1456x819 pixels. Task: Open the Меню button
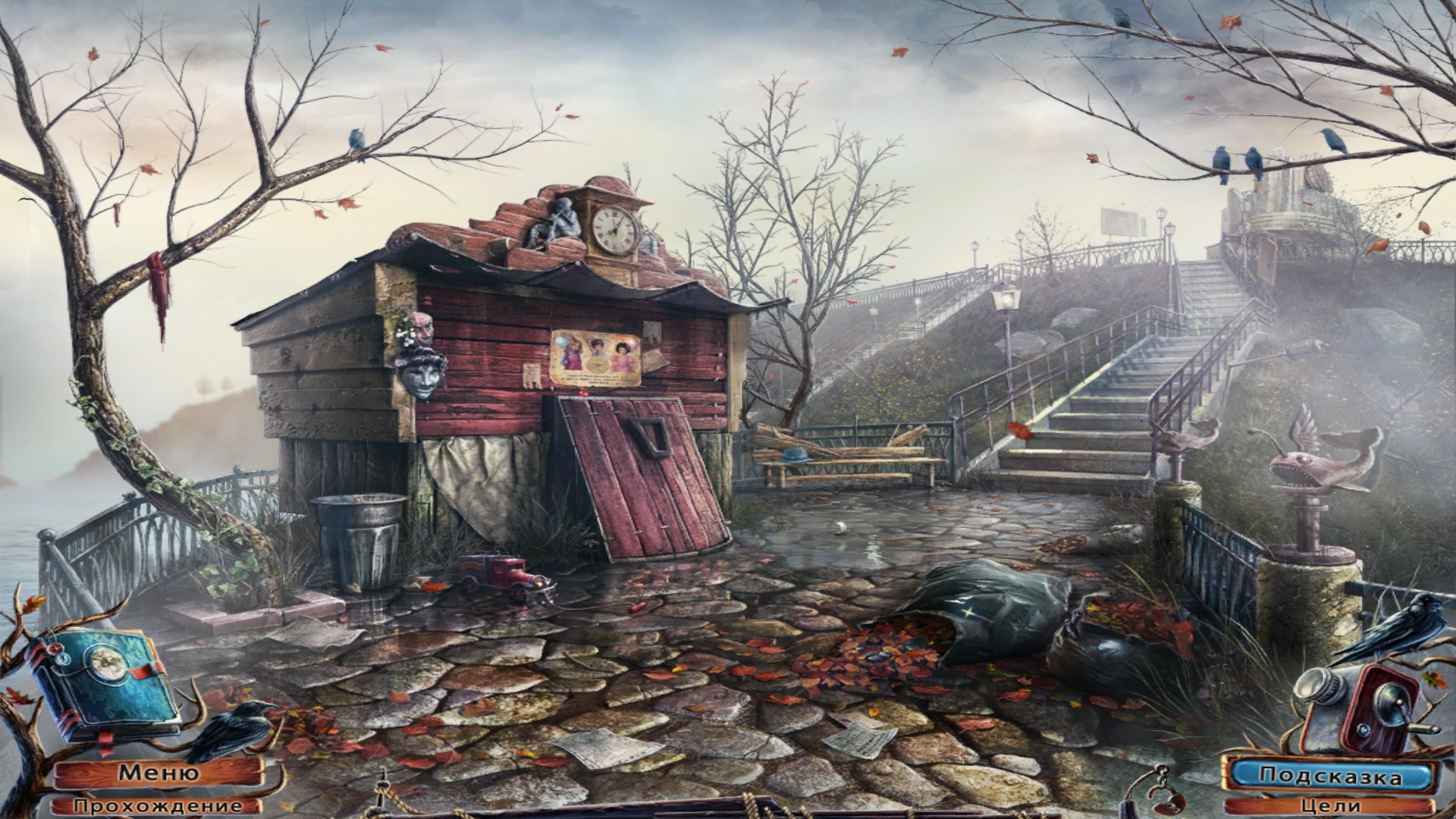pyautogui.click(x=158, y=773)
